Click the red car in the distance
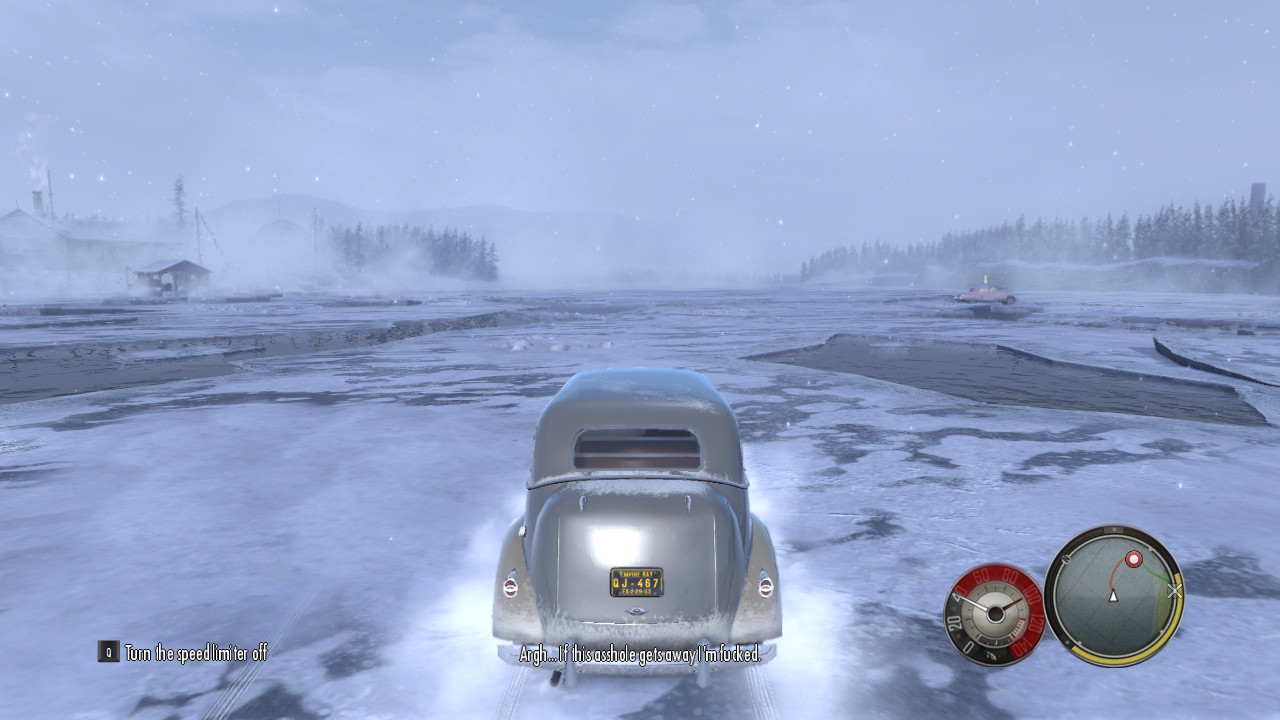Image resolution: width=1280 pixels, height=720 pixels. [x=985, y=293]
